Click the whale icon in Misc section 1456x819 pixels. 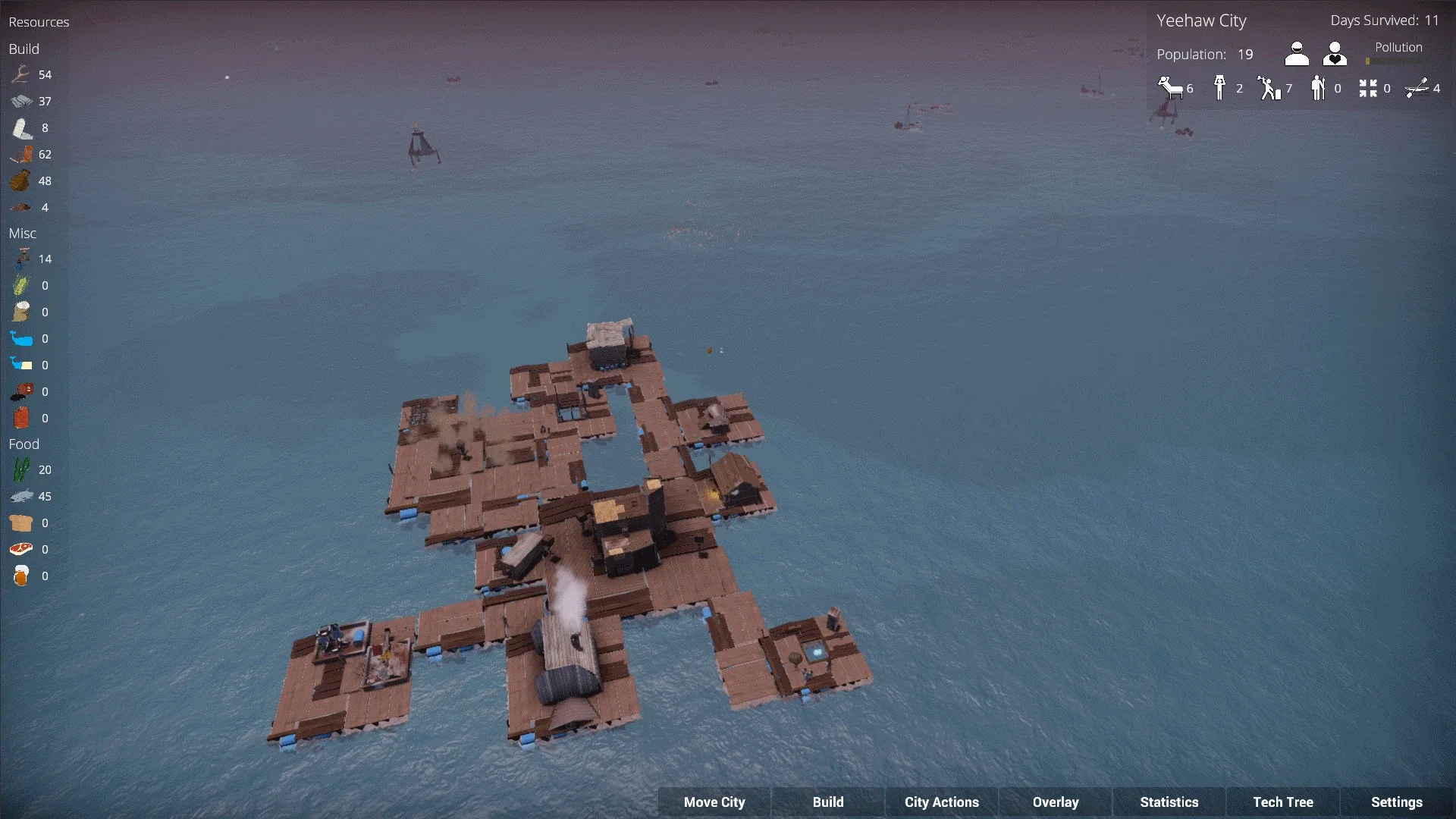coord(21,338)
